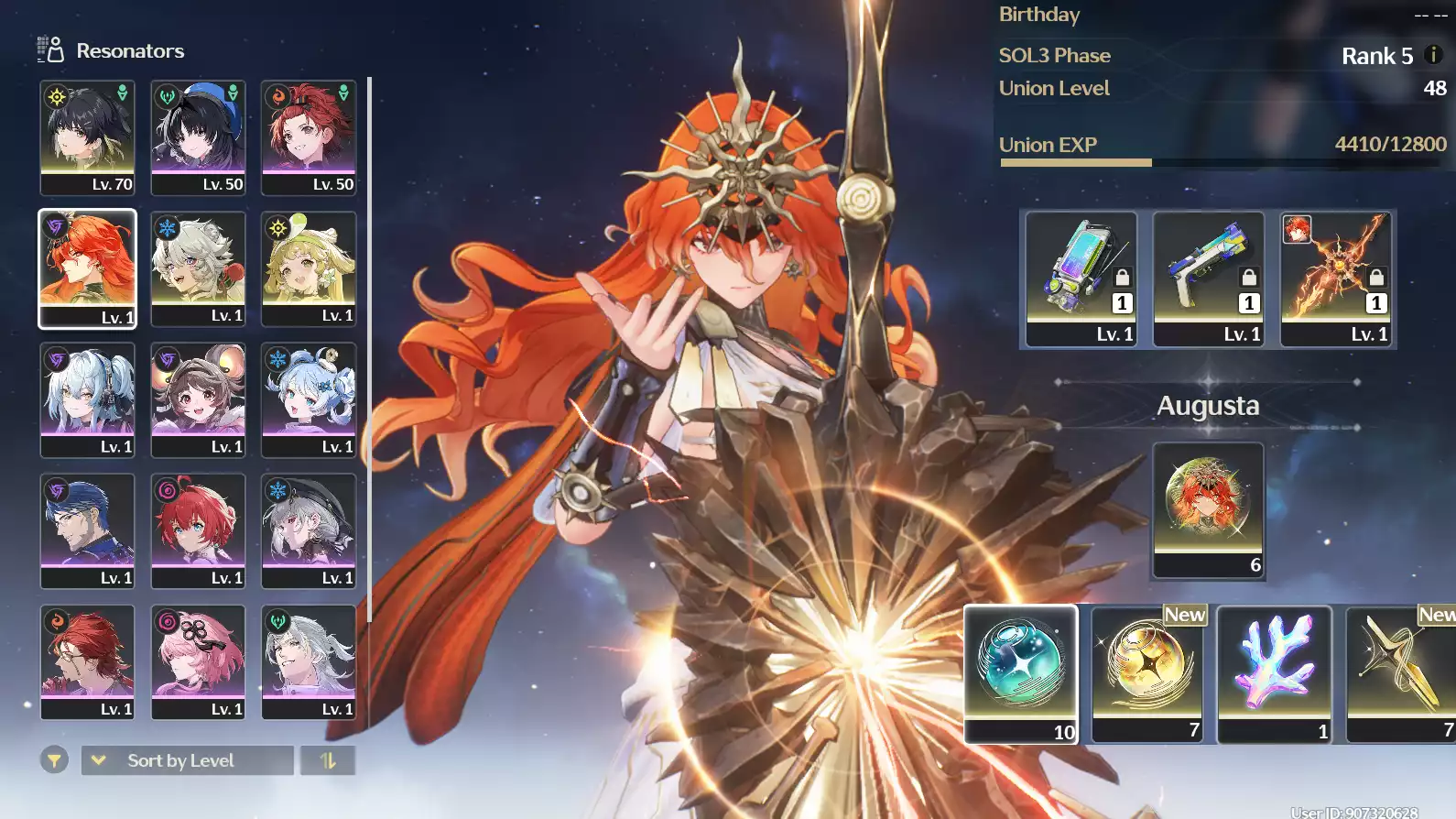Toggle the sort order arrows button
This screenshot has width=1456, height=819.
click(328, 760)
